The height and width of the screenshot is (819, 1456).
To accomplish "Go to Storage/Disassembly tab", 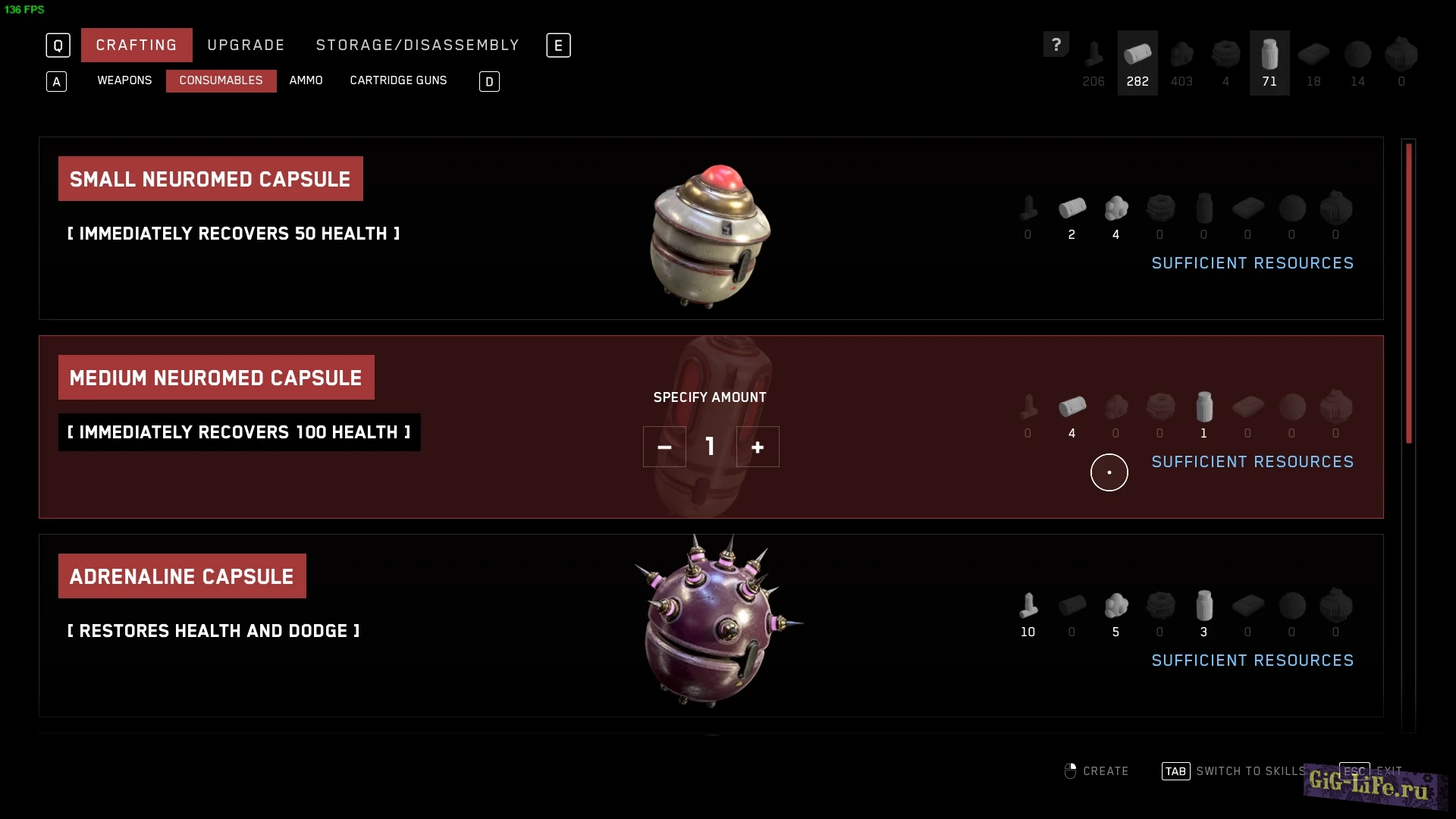I will click(x=417, y=45).
